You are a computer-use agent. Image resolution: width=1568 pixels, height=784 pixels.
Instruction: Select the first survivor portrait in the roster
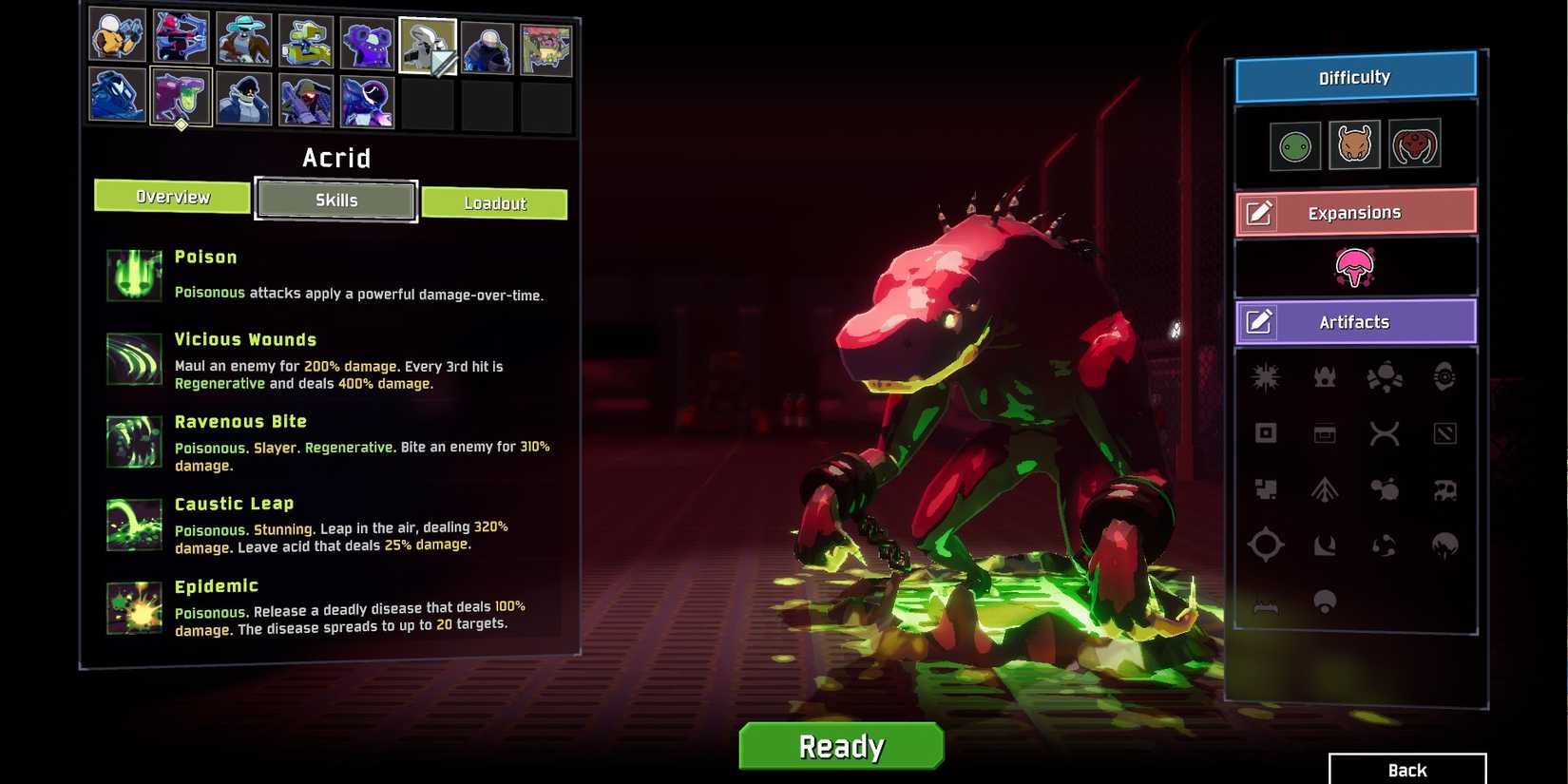[x=117, y=39]
